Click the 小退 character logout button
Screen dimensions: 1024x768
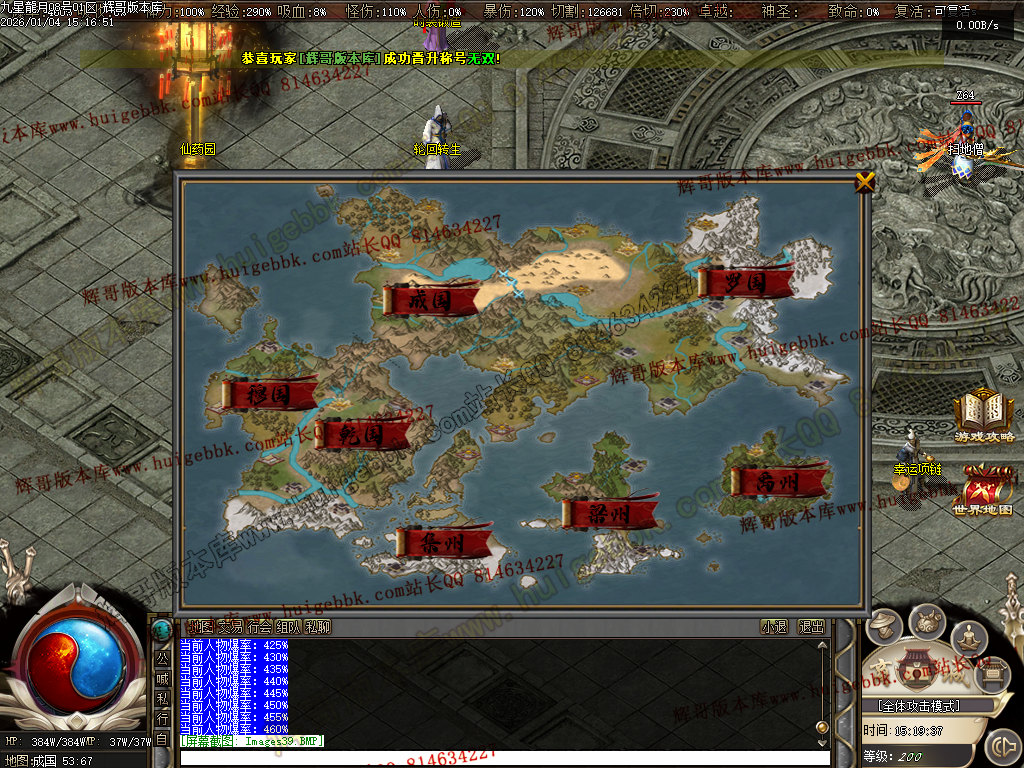(774, 627)
